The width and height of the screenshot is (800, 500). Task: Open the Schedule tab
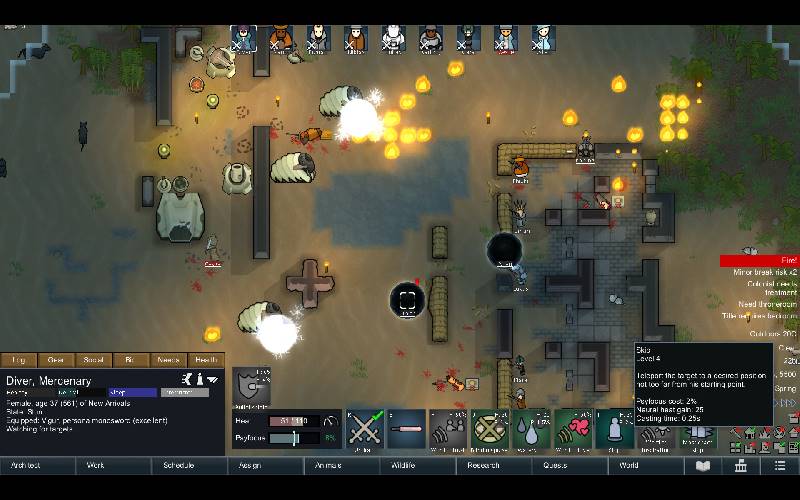tap(178, 466)
